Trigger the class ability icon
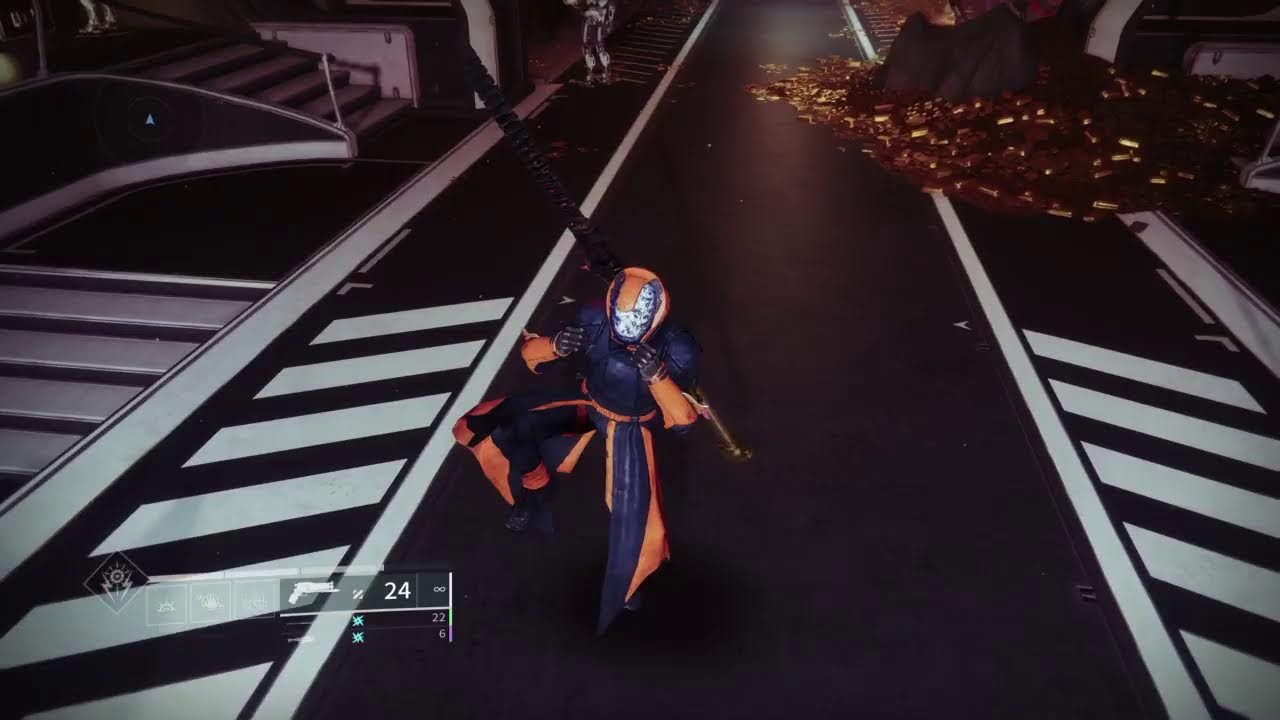The width and height of the screenshot is (1280, 720). tap(255, 603)
